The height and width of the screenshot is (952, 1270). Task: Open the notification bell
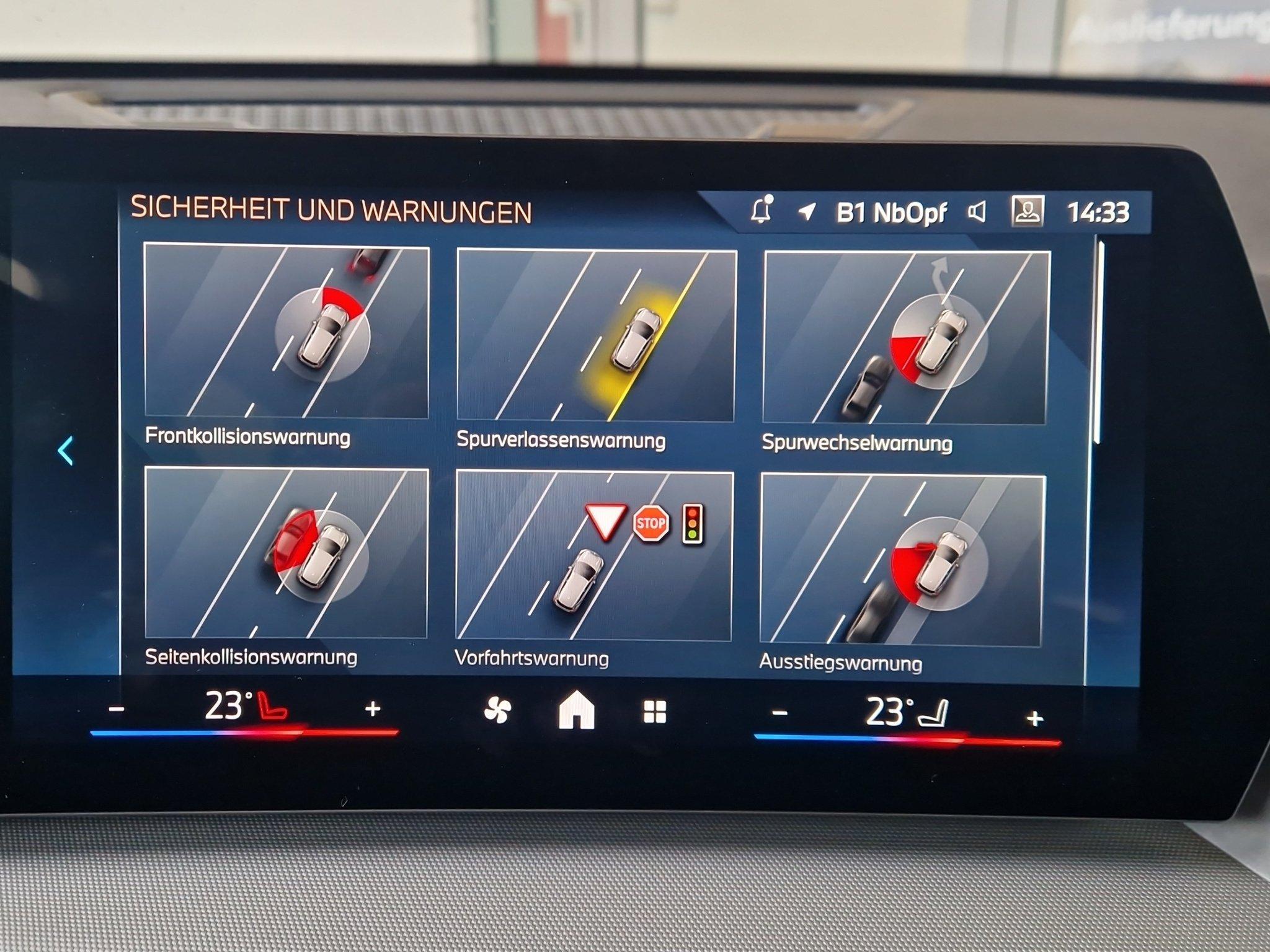coord(762,211)
